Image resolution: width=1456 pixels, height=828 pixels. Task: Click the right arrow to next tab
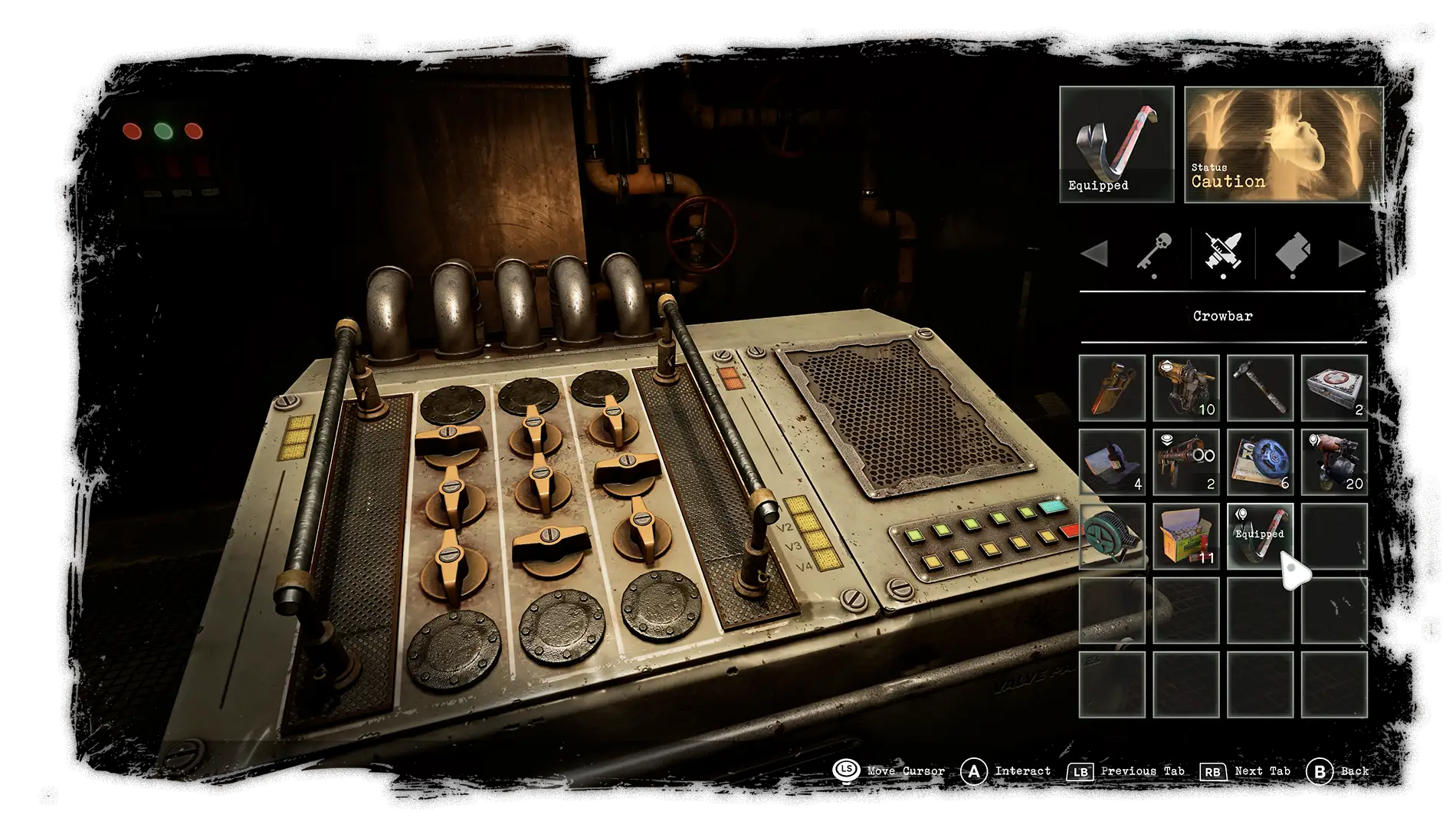(1351, 254)
